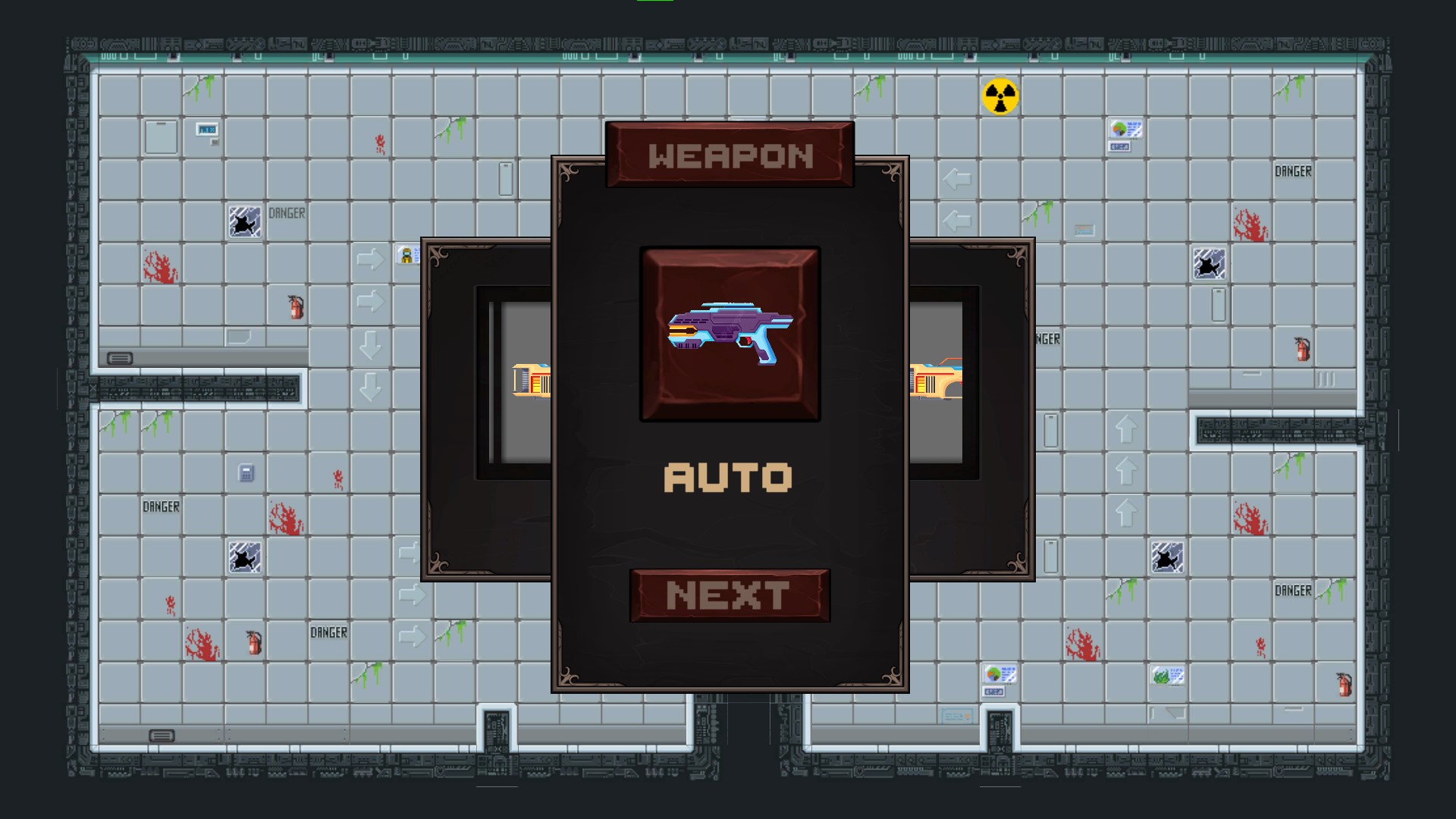
Task: Click the NEXT button
Action: click(x=730, y=595)
